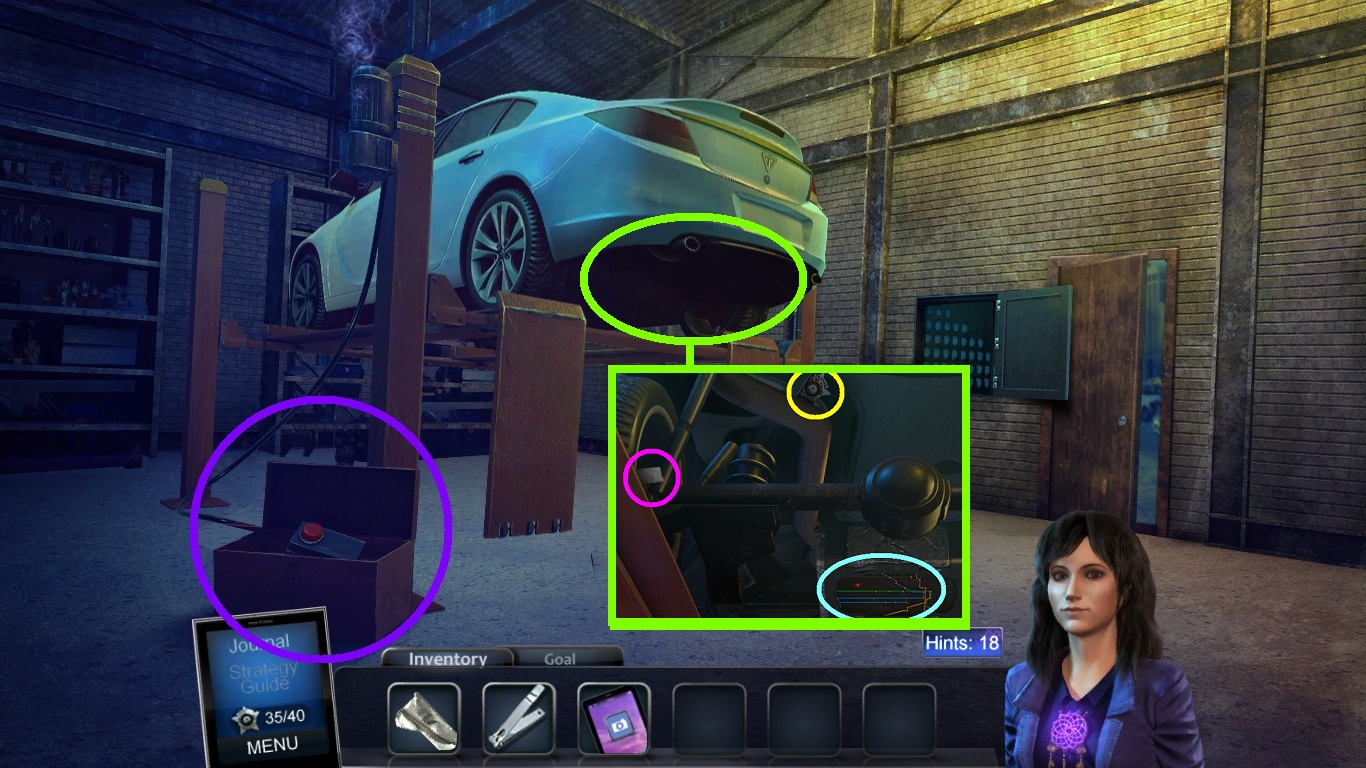1366x768 pixels.
Task: Select the Inventory tab
Action: pyautogui.click(x=447, y=659)
